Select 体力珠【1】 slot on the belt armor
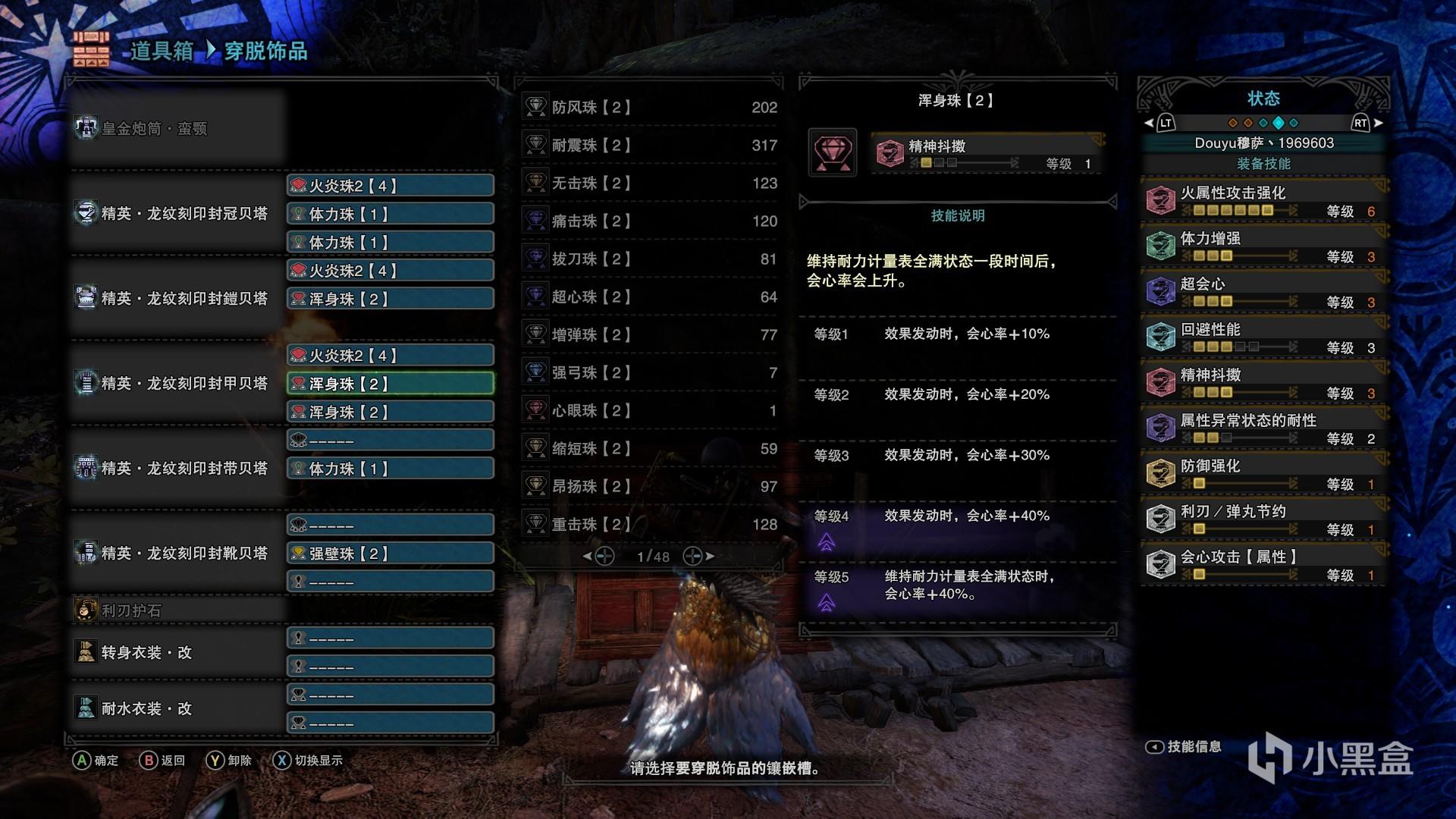This screenshot has height=819, width=1456. pyautogui.click(x=391, y=469)
